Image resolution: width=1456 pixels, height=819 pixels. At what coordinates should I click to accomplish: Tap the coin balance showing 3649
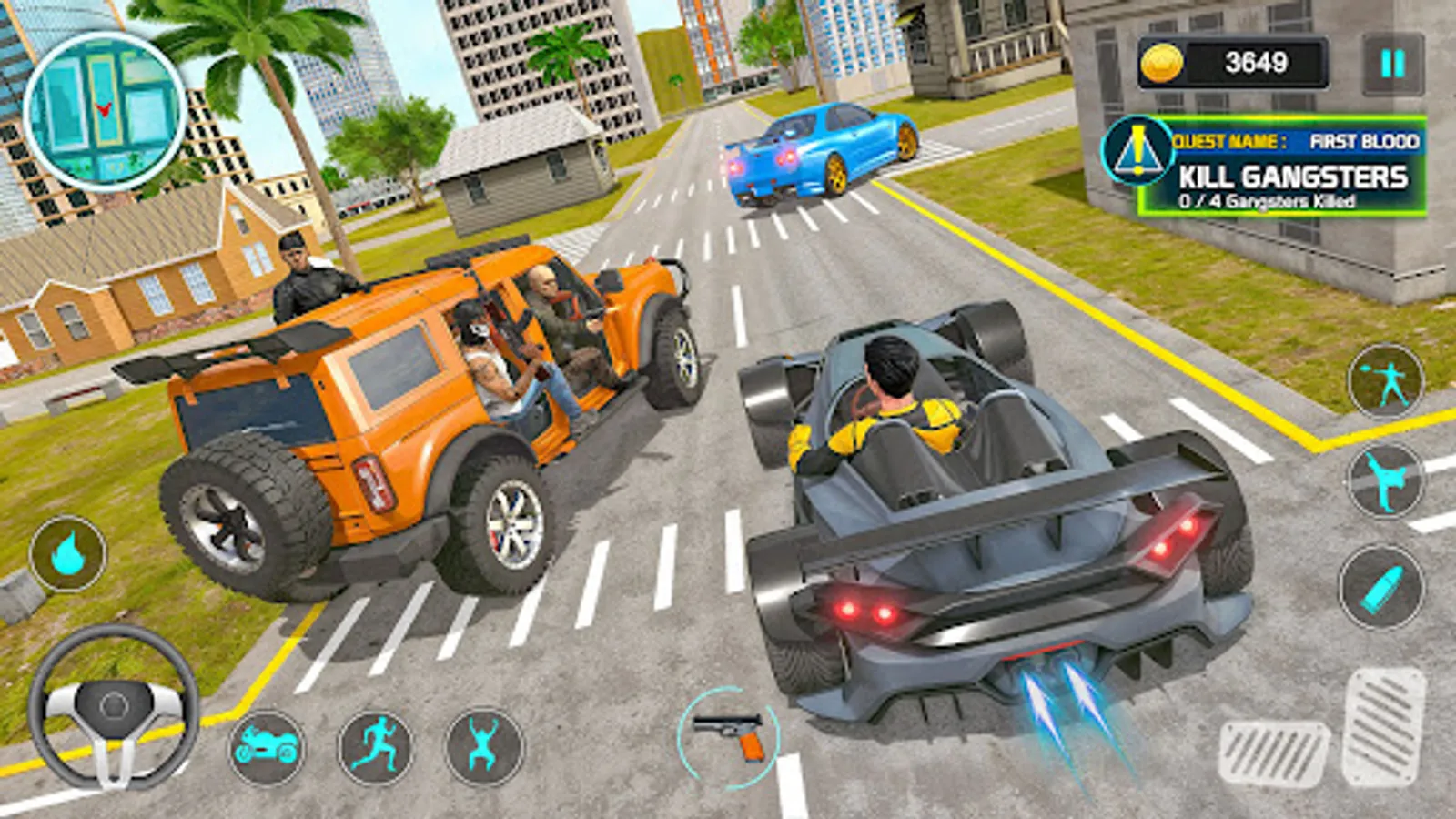pyautogui.click(x=1256, y=62)
